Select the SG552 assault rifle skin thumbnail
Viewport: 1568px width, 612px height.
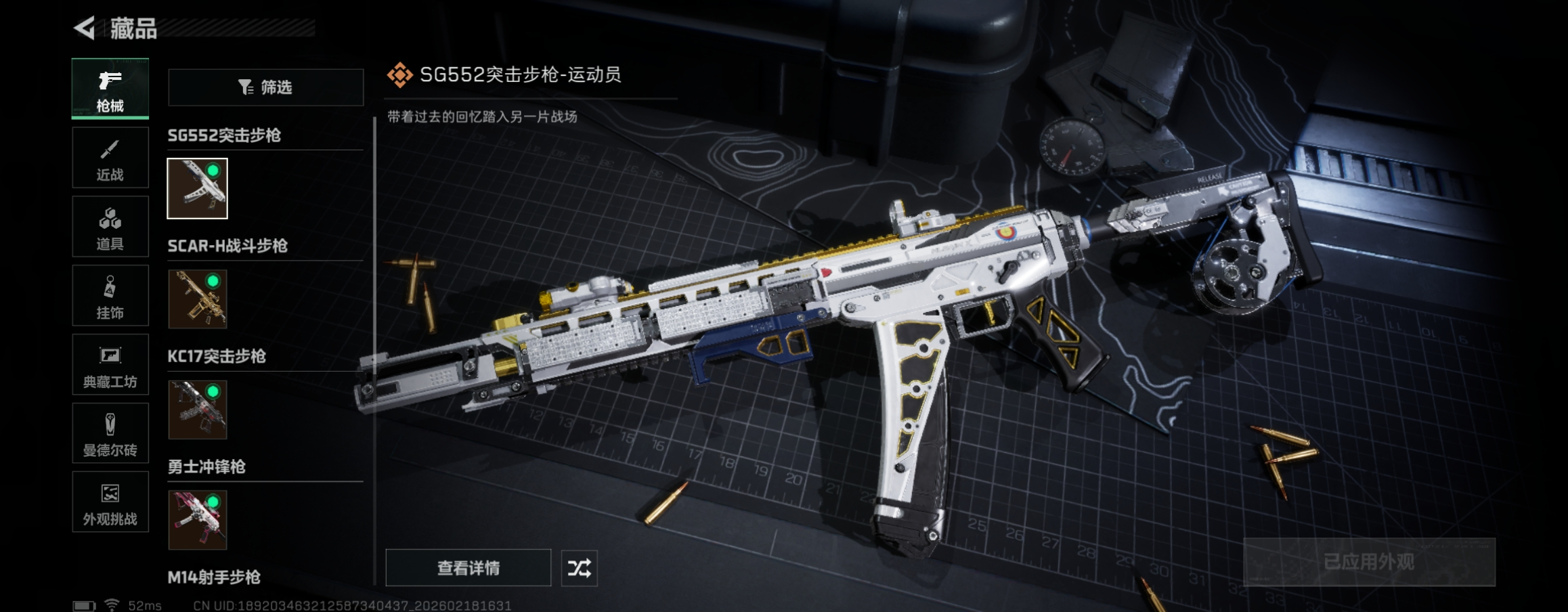pos(198,189)
